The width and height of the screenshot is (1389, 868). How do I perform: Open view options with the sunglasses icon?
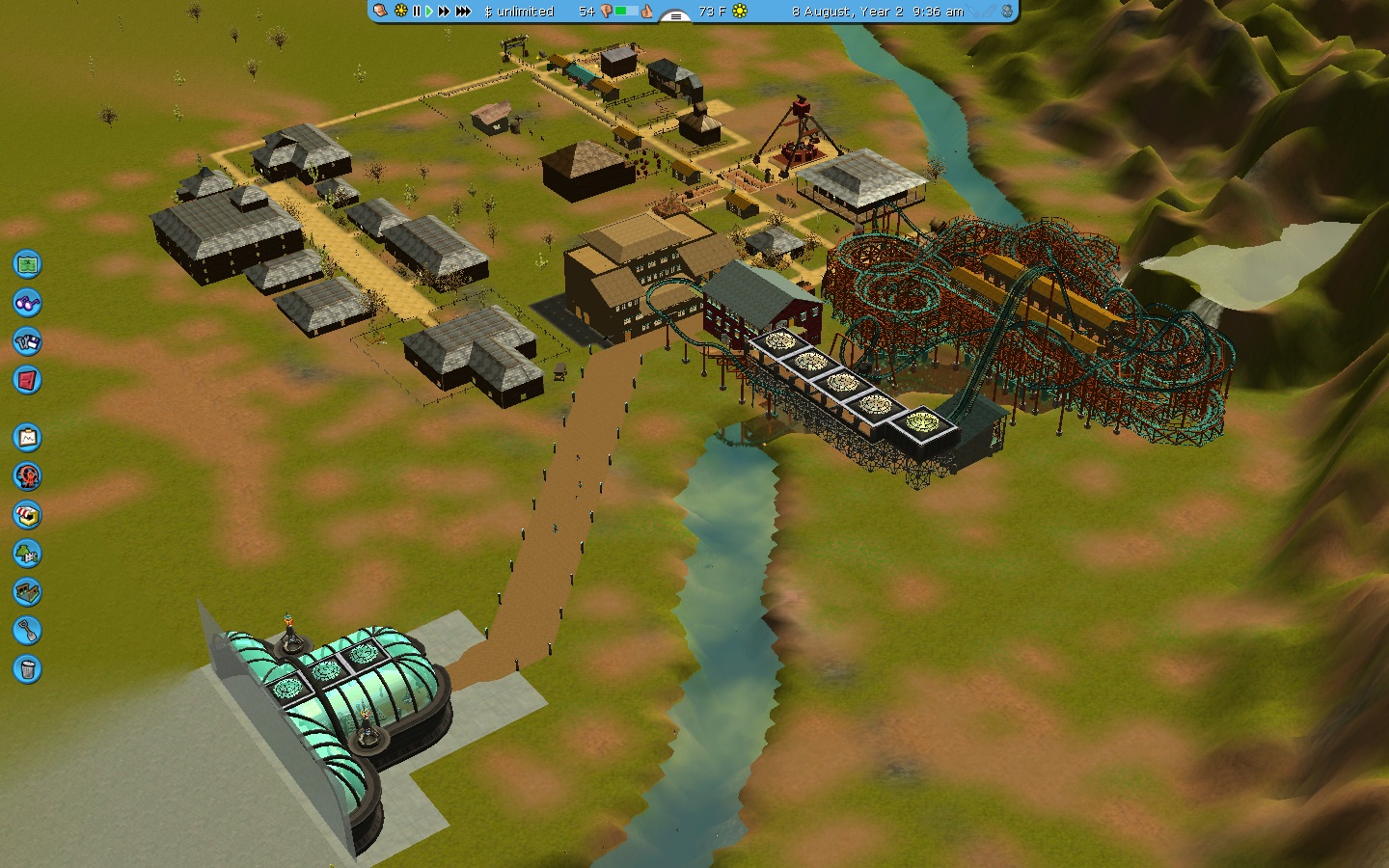pyautogui.click(x=27, y=303)
